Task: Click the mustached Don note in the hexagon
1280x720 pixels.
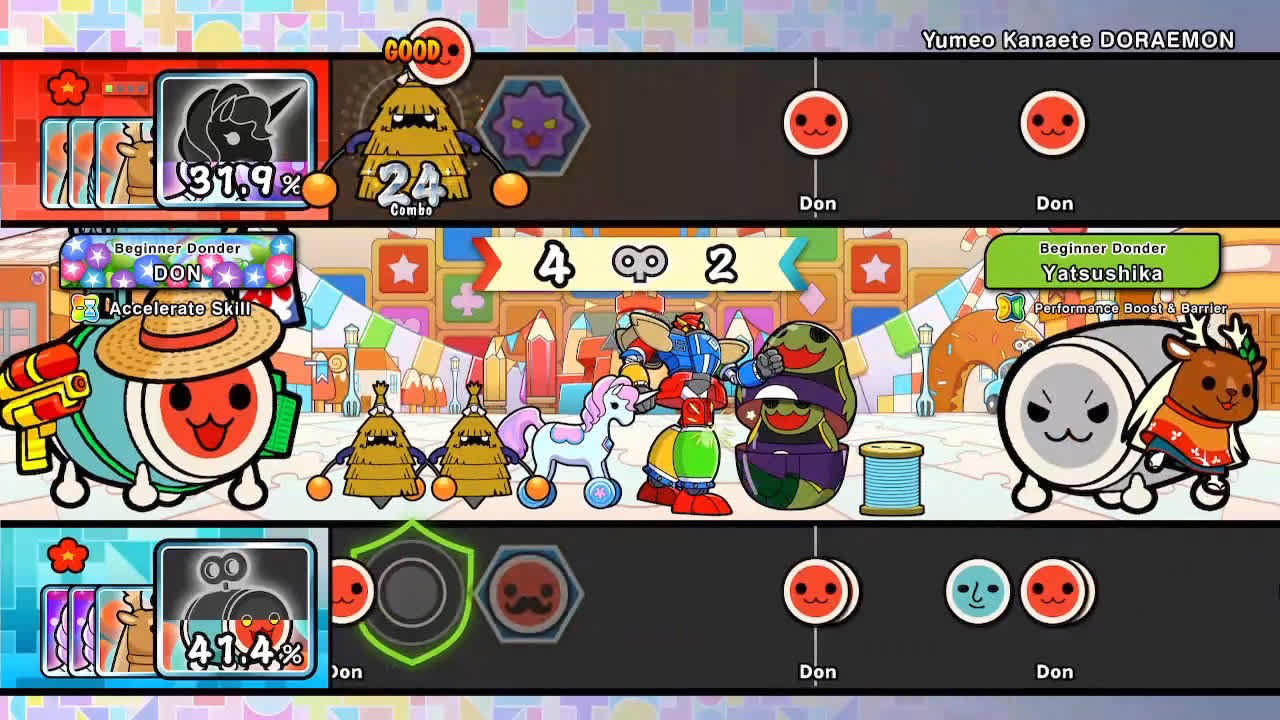Action: (x=527, y=597)
